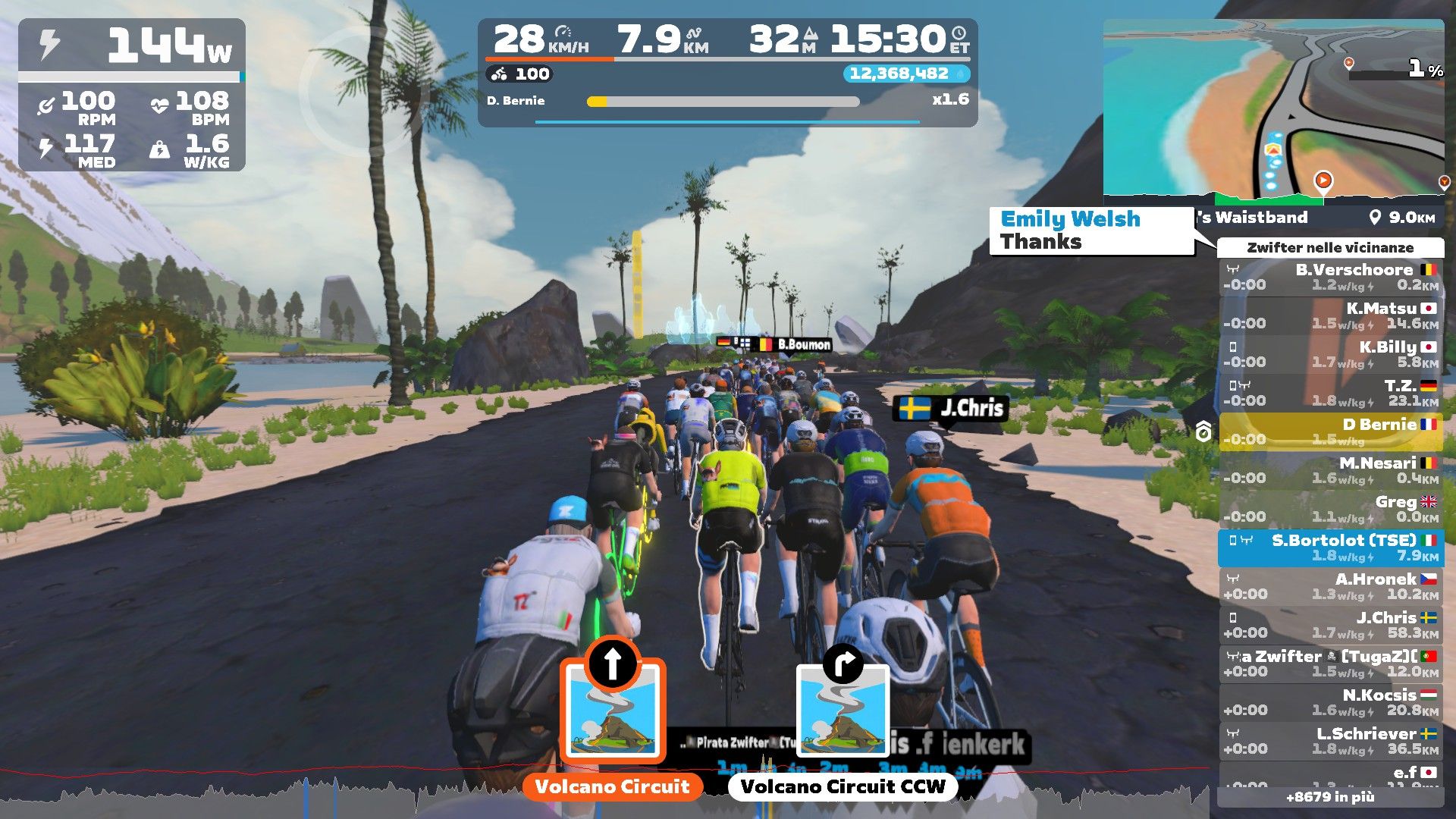Choose rider T.Z. with German flag
Screen dimensions: 1456x819
click(x=1331, y=393)
